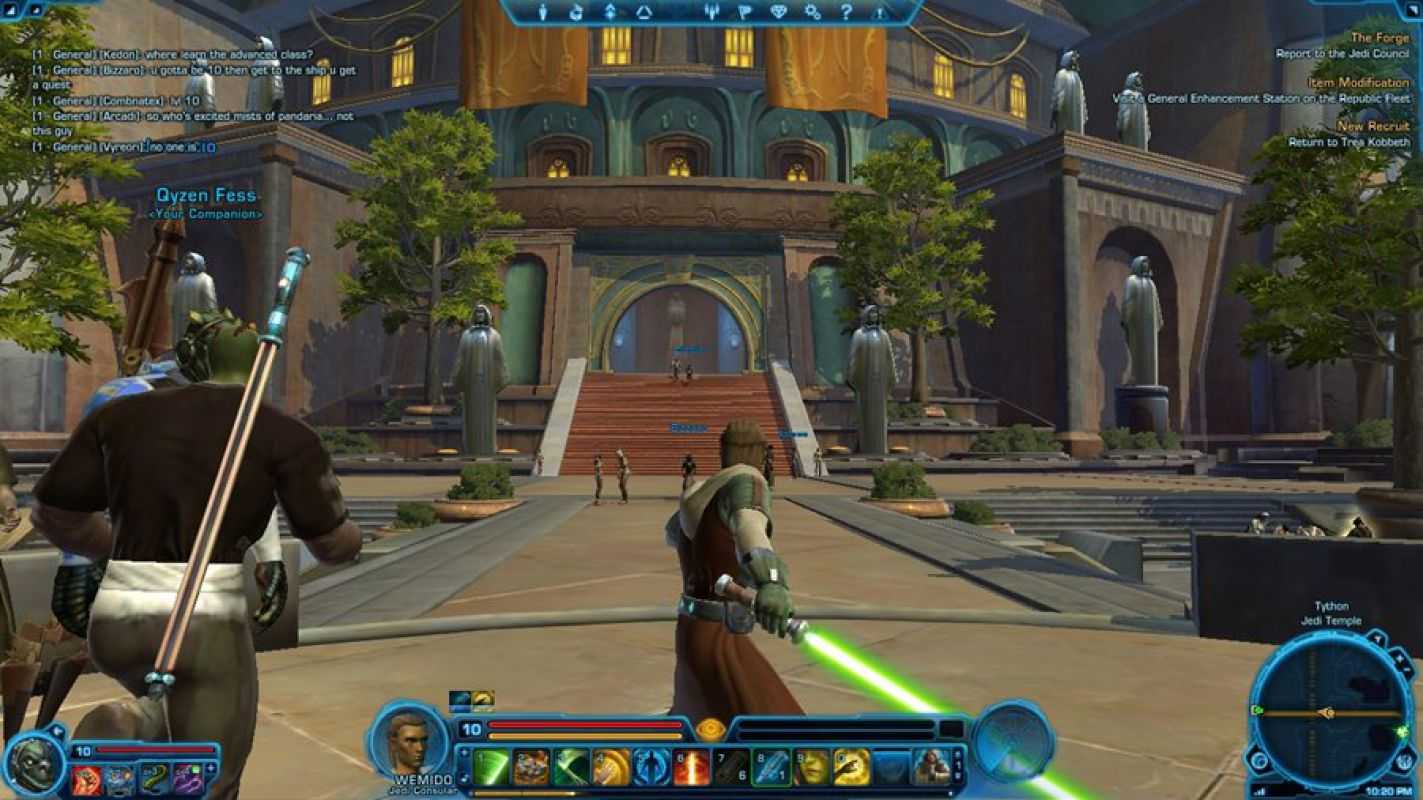The height and width of the screenshot is (800, 1423).
Task: Open the character sheet from the top menu
Action: click(x=544, y=12)
